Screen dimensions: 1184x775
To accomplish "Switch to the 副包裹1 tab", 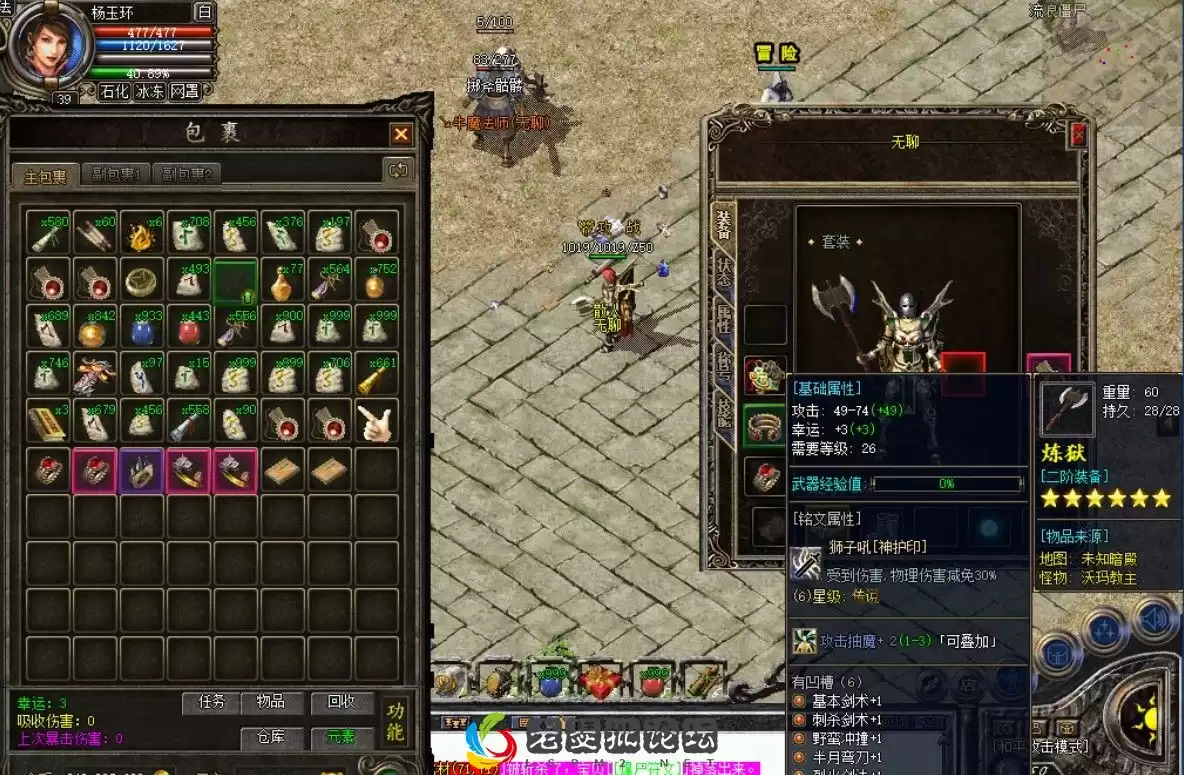I will (114, 174).
